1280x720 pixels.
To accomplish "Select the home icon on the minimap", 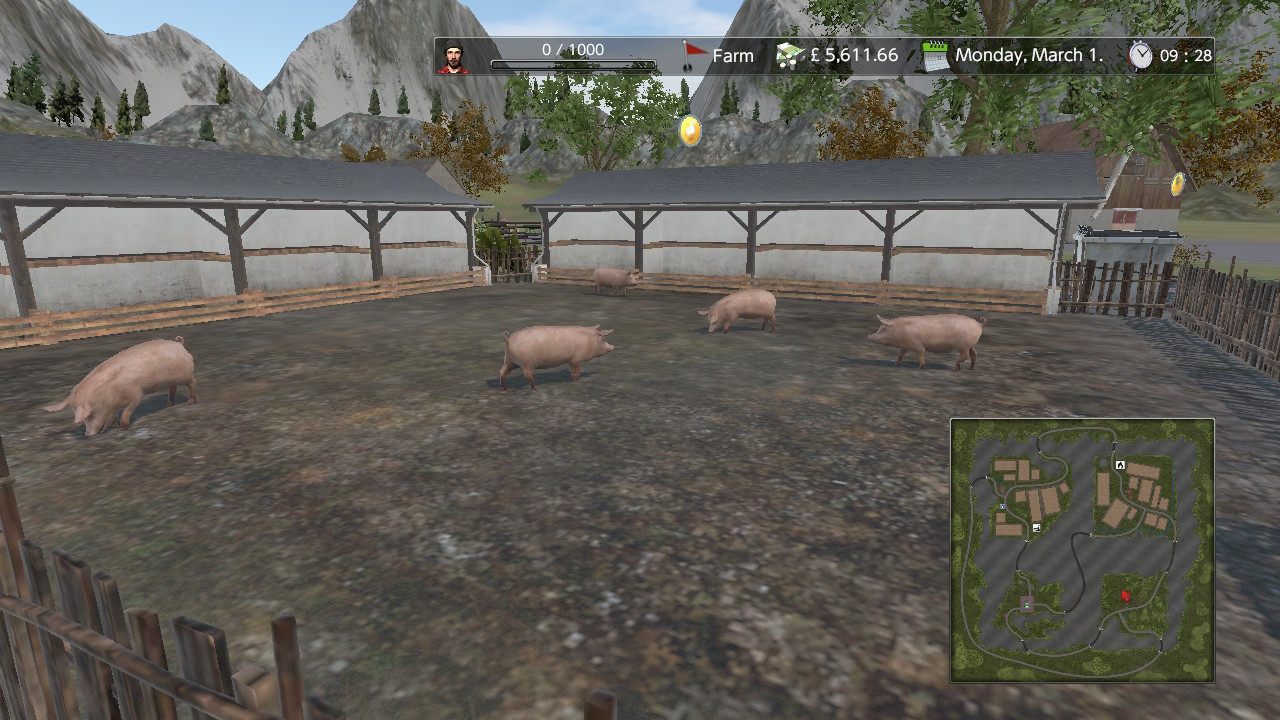I will pyautogui.click(x=1119, y=464).
